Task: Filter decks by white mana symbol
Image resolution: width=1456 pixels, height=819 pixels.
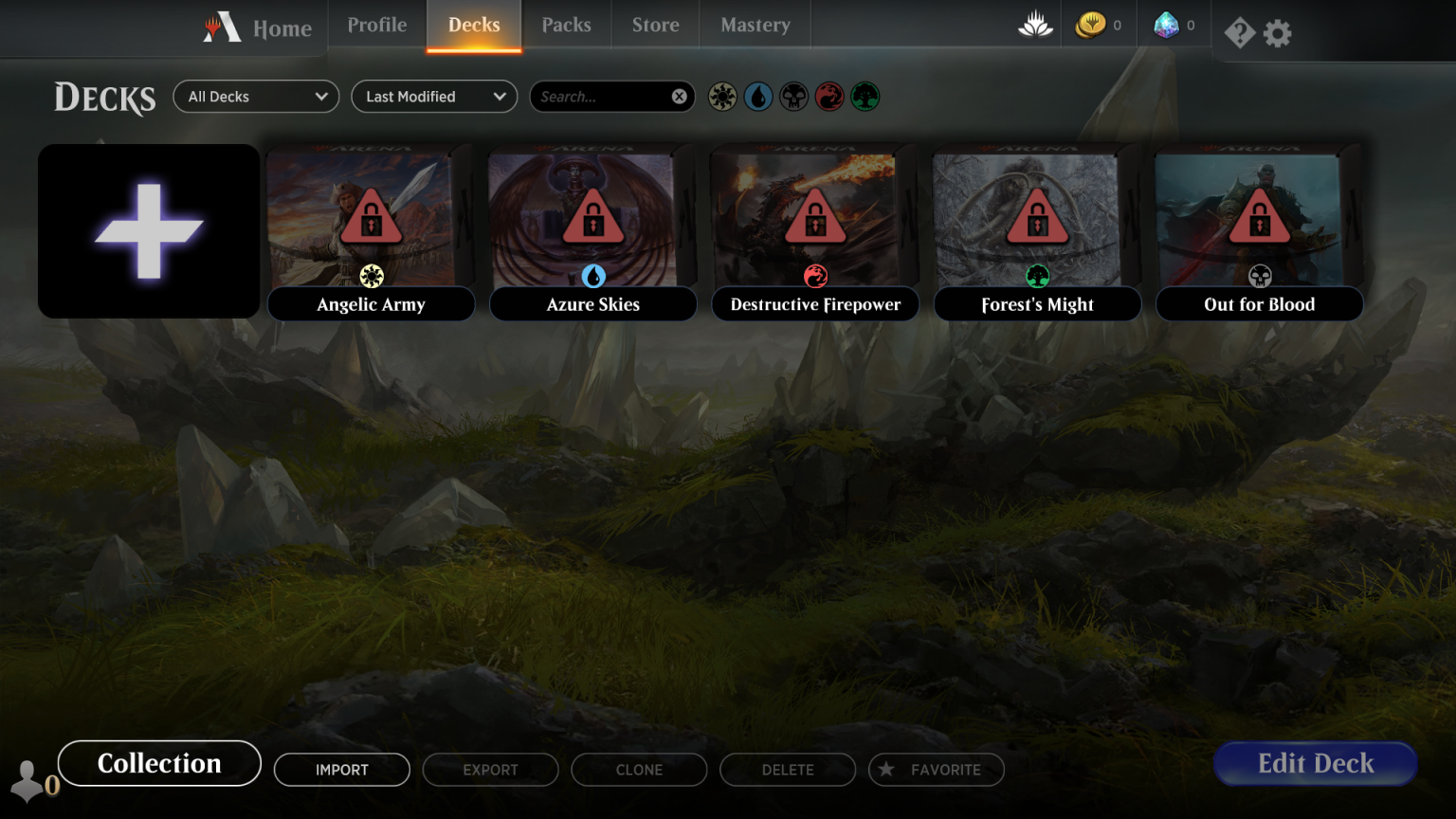Action: click(721, 96)
